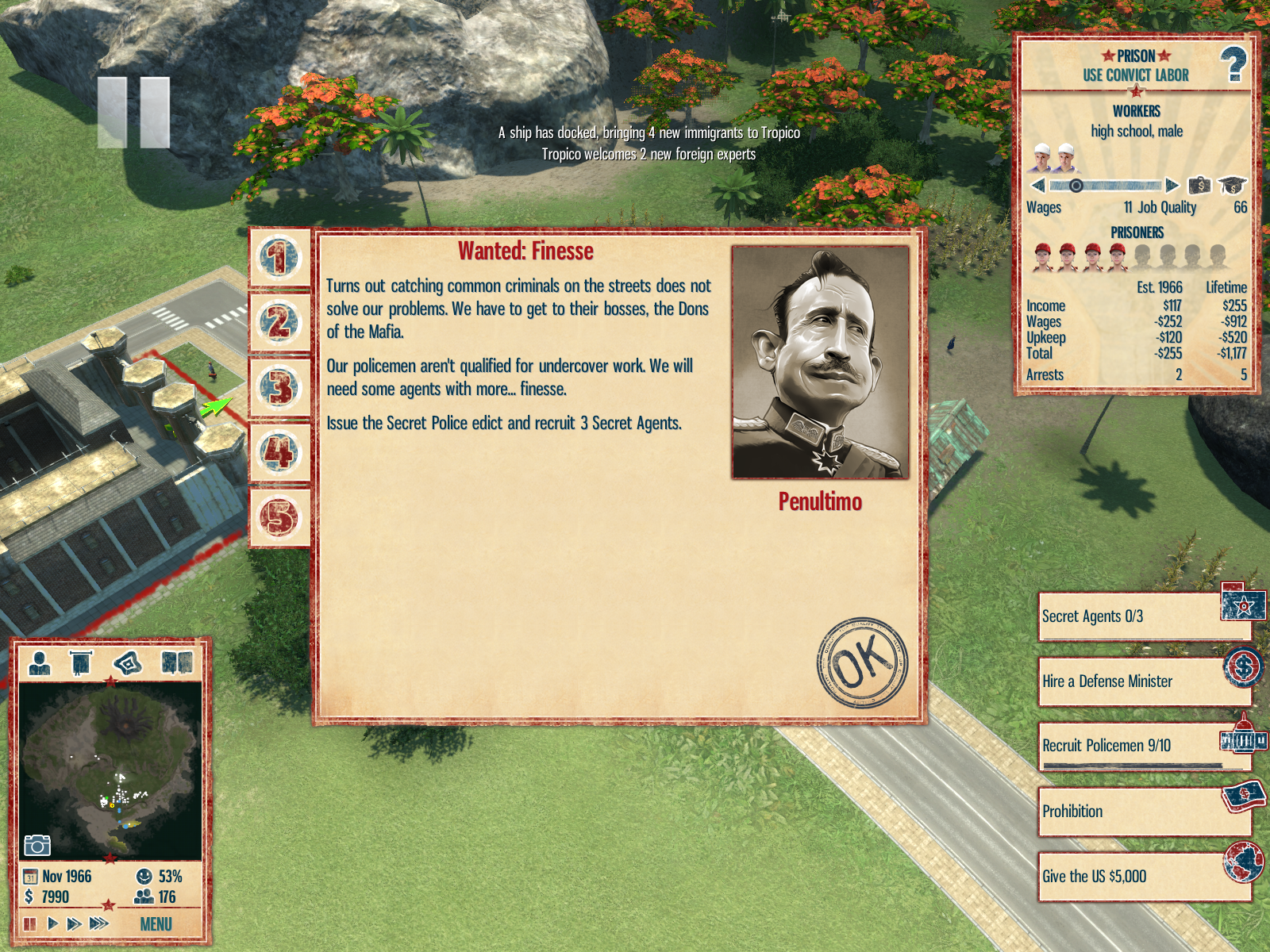Screen dimensions: 1270x952
Task: Set game speed to fastest triple arrow
Action: [x=99, y=923]
